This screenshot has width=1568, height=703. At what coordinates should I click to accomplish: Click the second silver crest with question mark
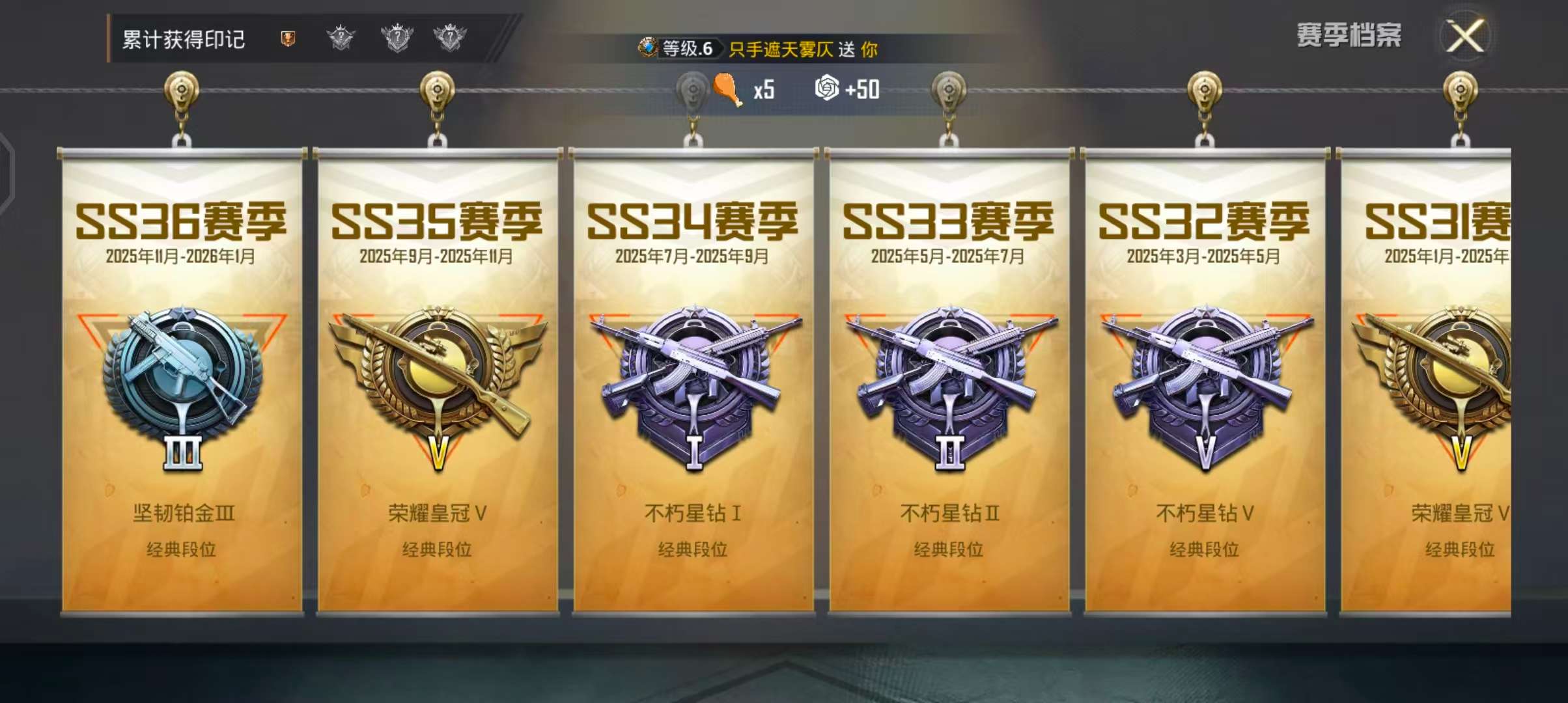[397, 38]
